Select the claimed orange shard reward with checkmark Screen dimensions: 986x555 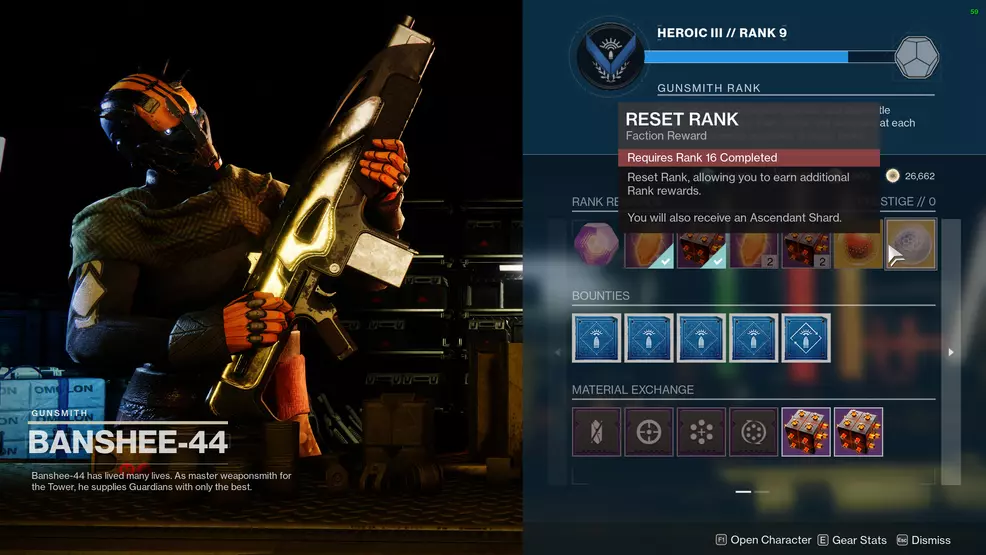click(x=649, y=247)
